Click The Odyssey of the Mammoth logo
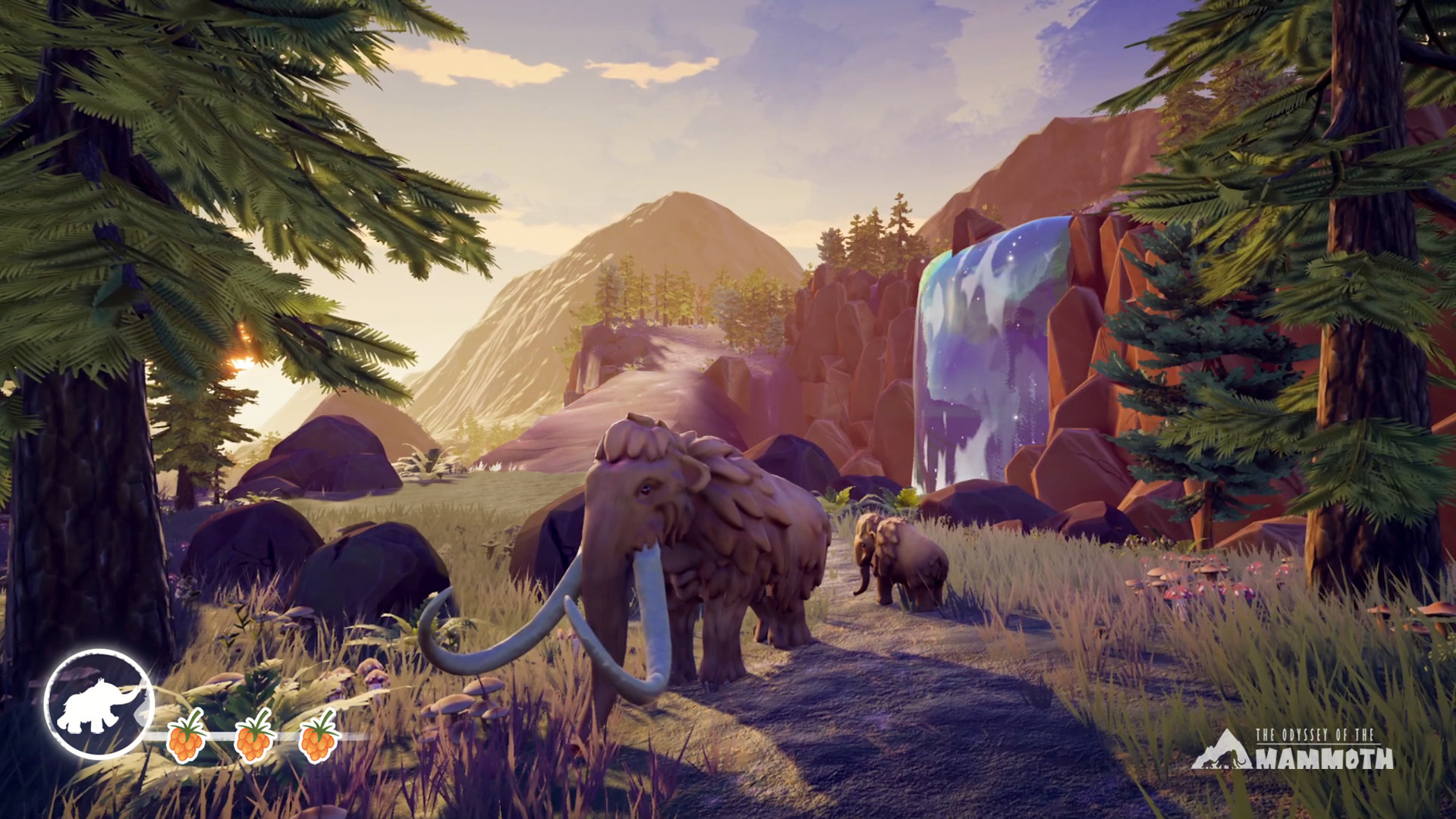Image resolution: width=1456 pixels, height=819 pixels. 1292,750
